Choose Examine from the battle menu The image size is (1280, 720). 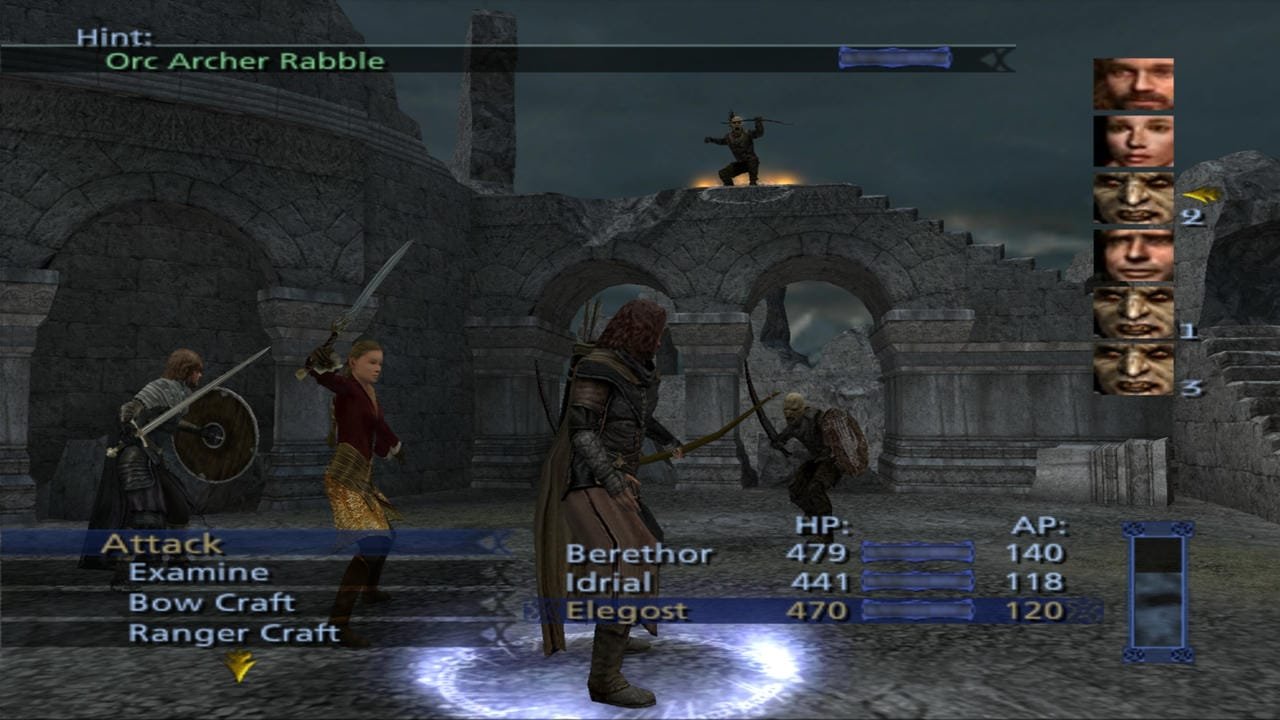coord(198,573)
